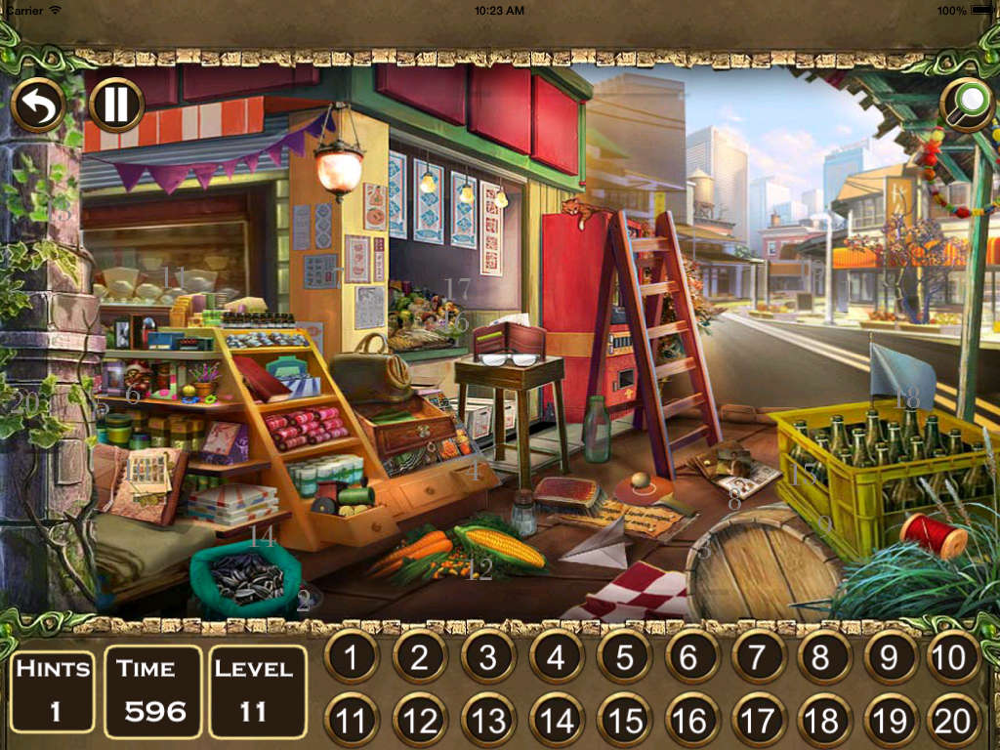The width and height of the screenshot is (1000, 750).
Task: Tap the number 16 circle
Action: (691, 718)
